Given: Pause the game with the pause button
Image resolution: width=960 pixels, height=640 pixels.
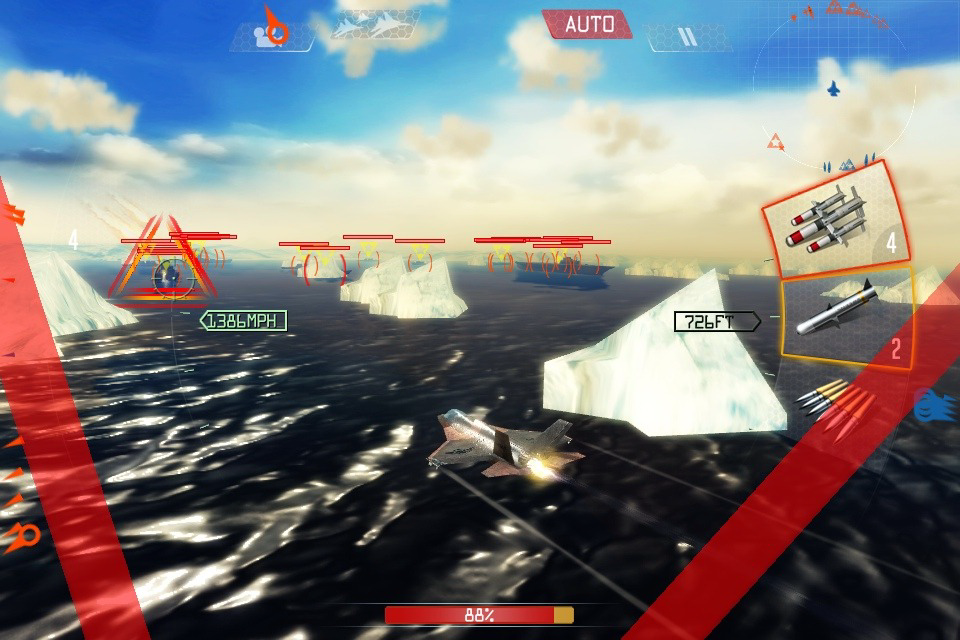Looking at the screenshot, I should point(686,38).
